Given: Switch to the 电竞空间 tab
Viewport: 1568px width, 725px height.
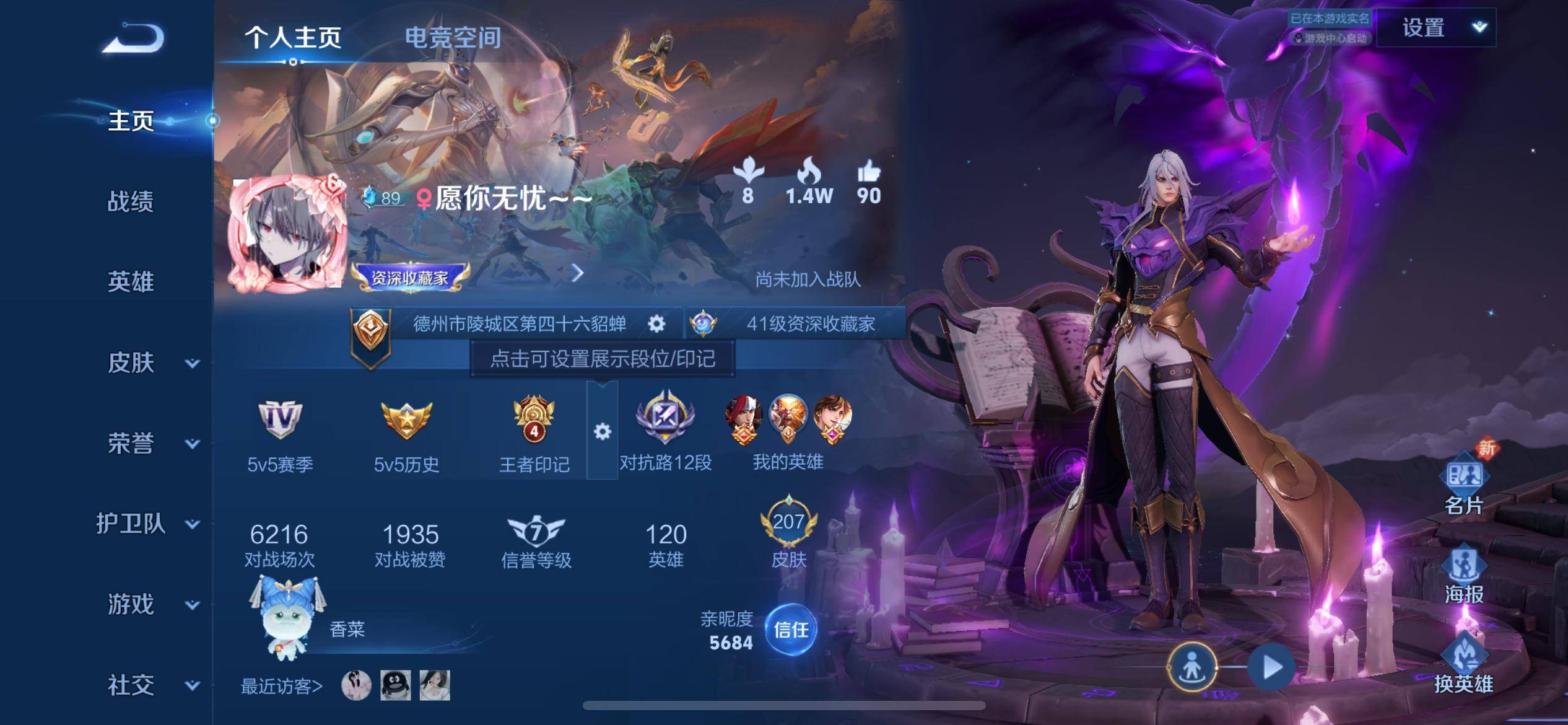Looking at the screenshot, I should click(453, 38).
